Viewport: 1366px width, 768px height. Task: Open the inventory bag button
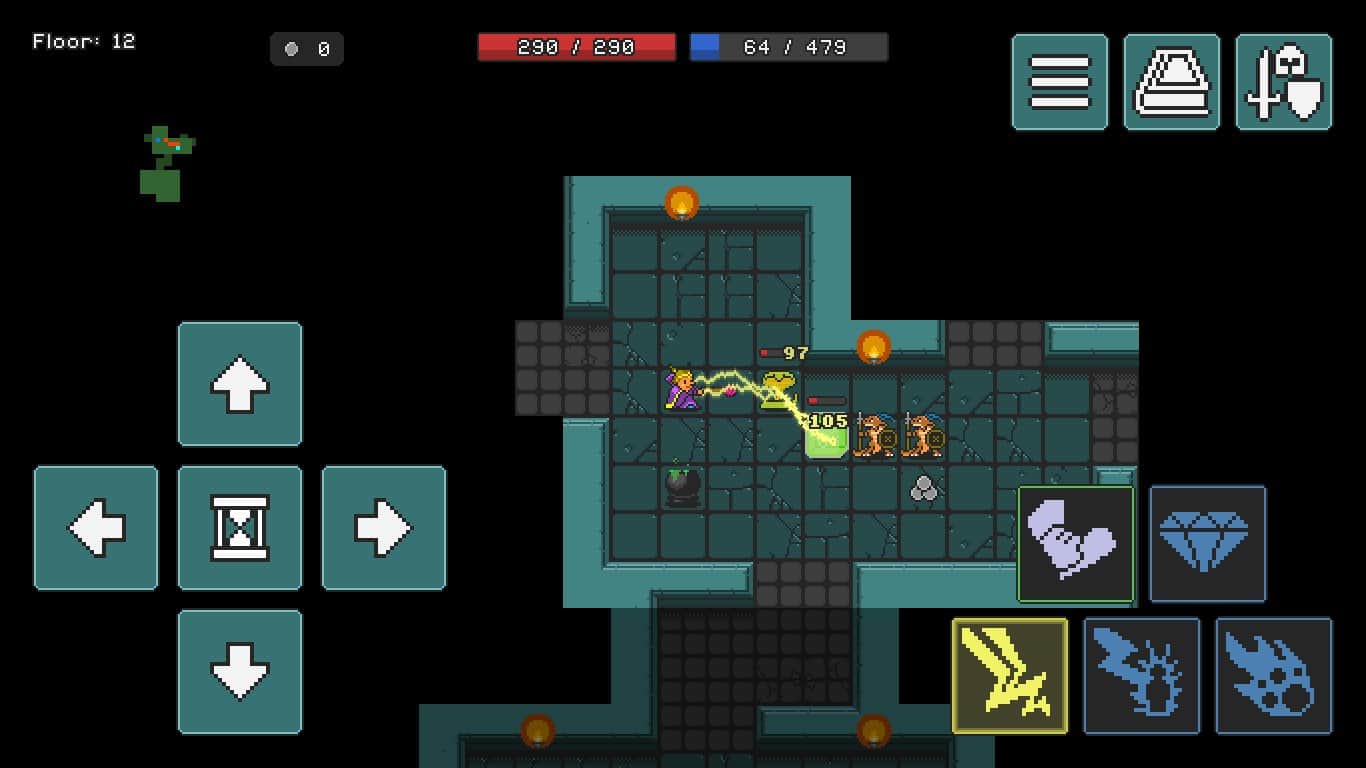click(1172, 82)
